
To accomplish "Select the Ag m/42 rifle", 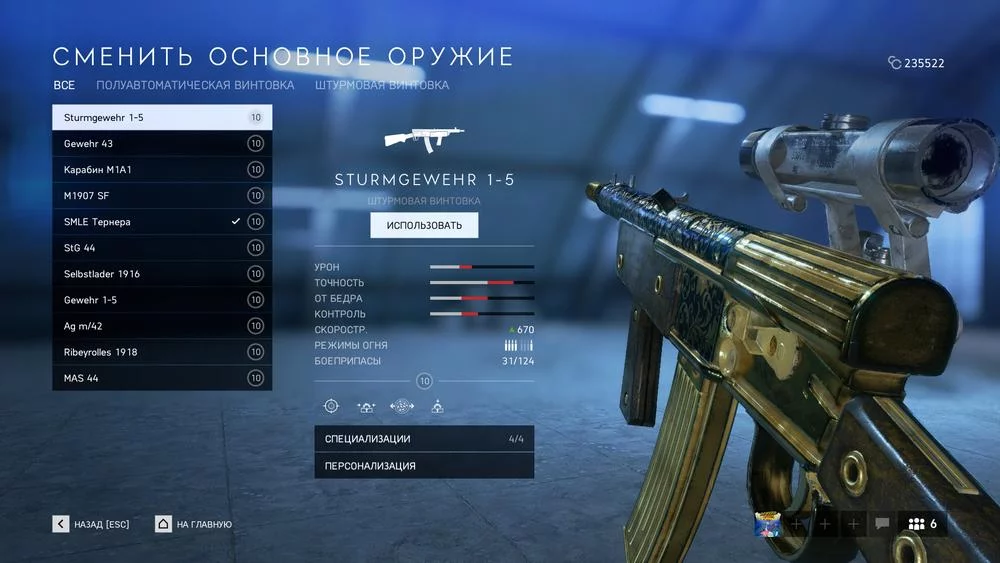I will point(160,325).
